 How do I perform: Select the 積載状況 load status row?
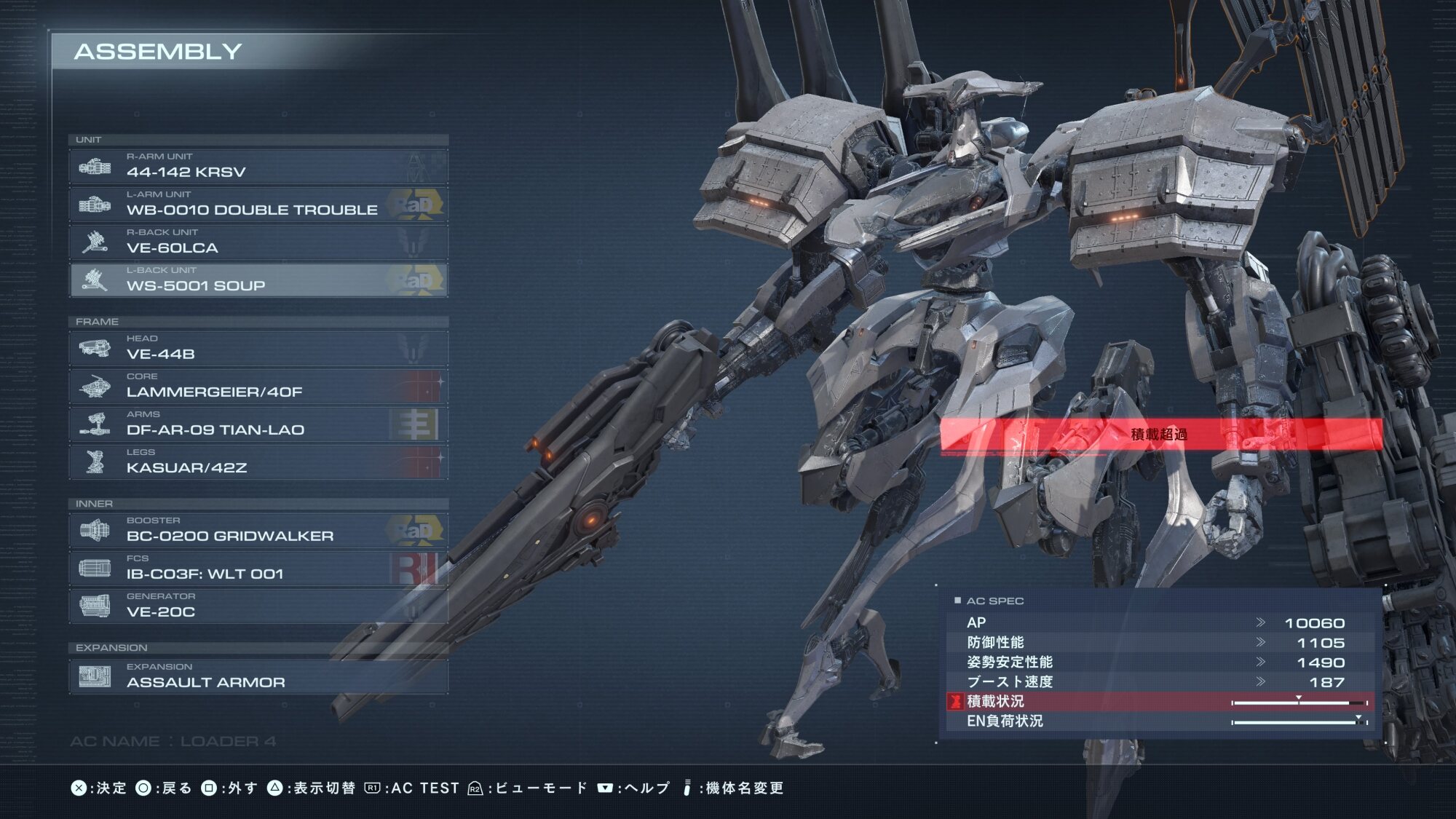tap(1160, 701)
